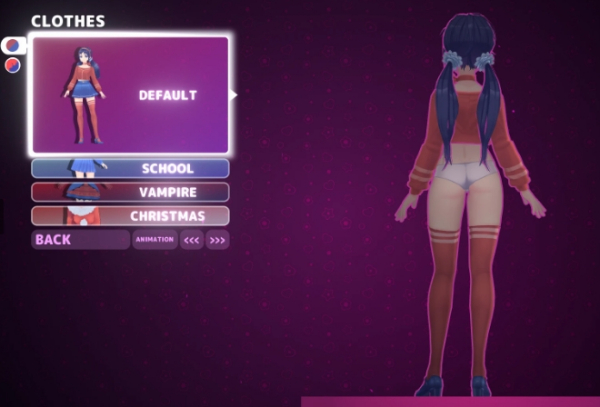Select the Christmas costume entry

coord(130,216)
